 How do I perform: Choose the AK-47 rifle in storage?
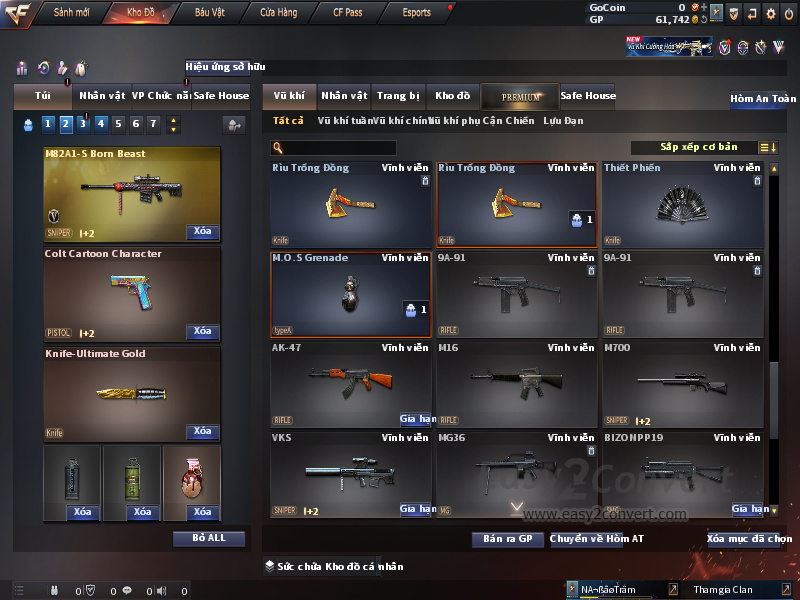[352, 384]
